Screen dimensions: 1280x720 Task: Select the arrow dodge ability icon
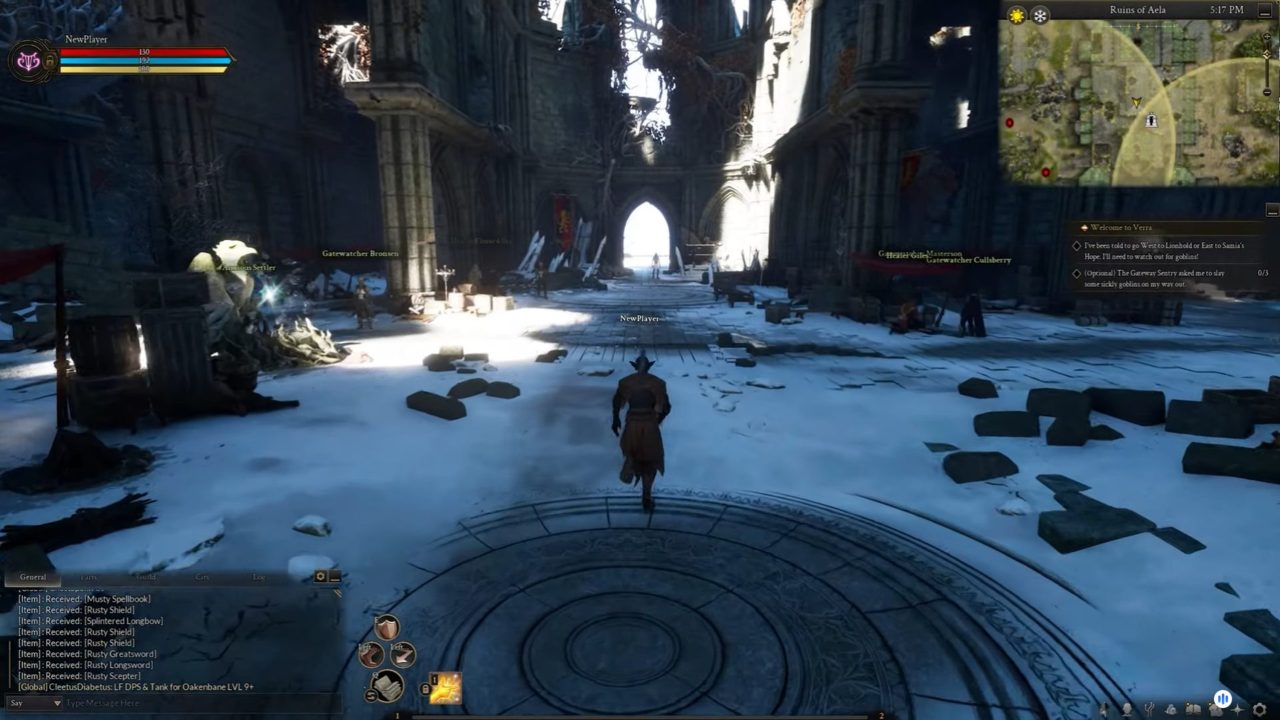click(402, 655)
